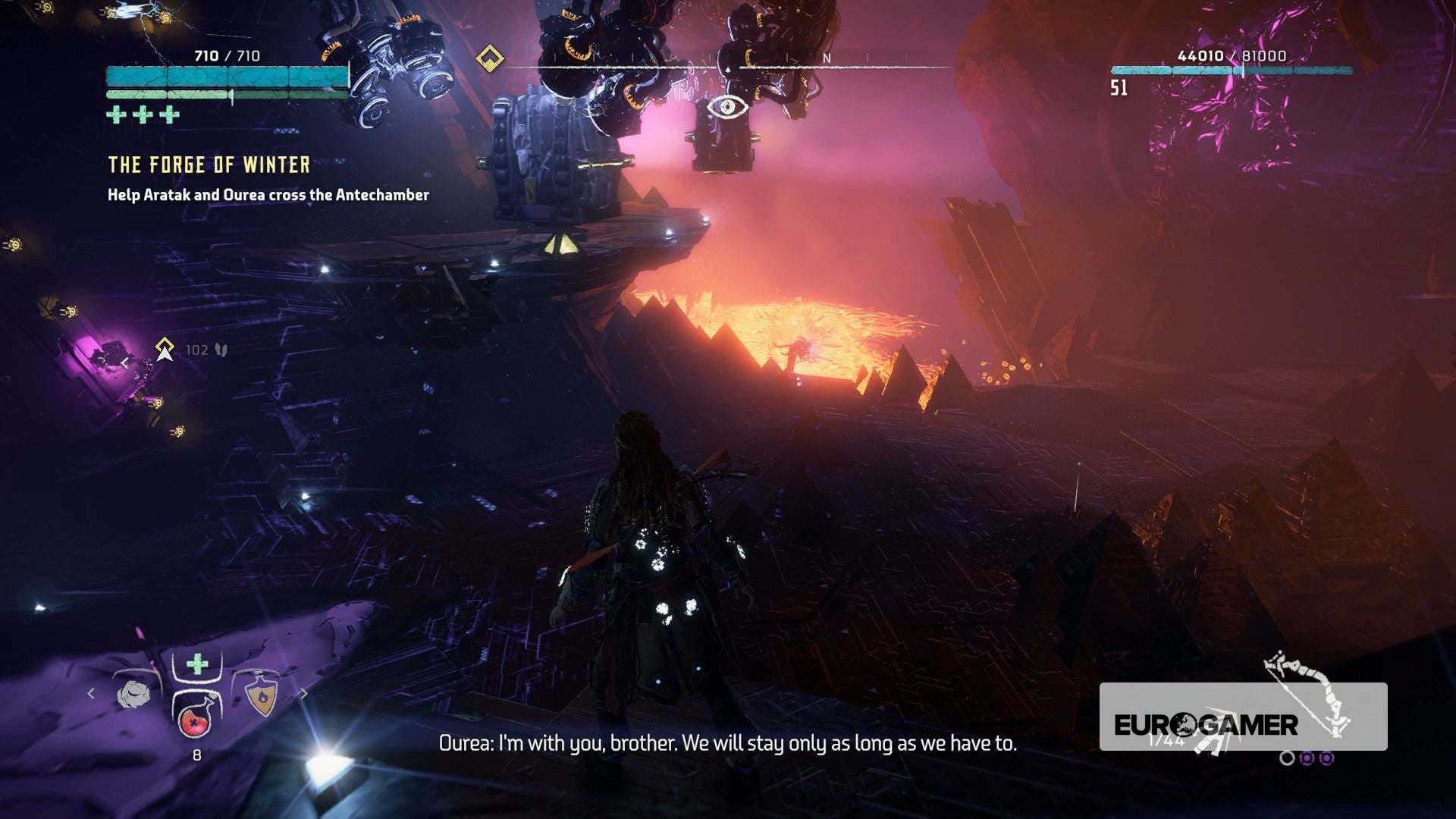Select the healing potion in the item wheel
Screen dimensions: 1456x819
[194, 721]
